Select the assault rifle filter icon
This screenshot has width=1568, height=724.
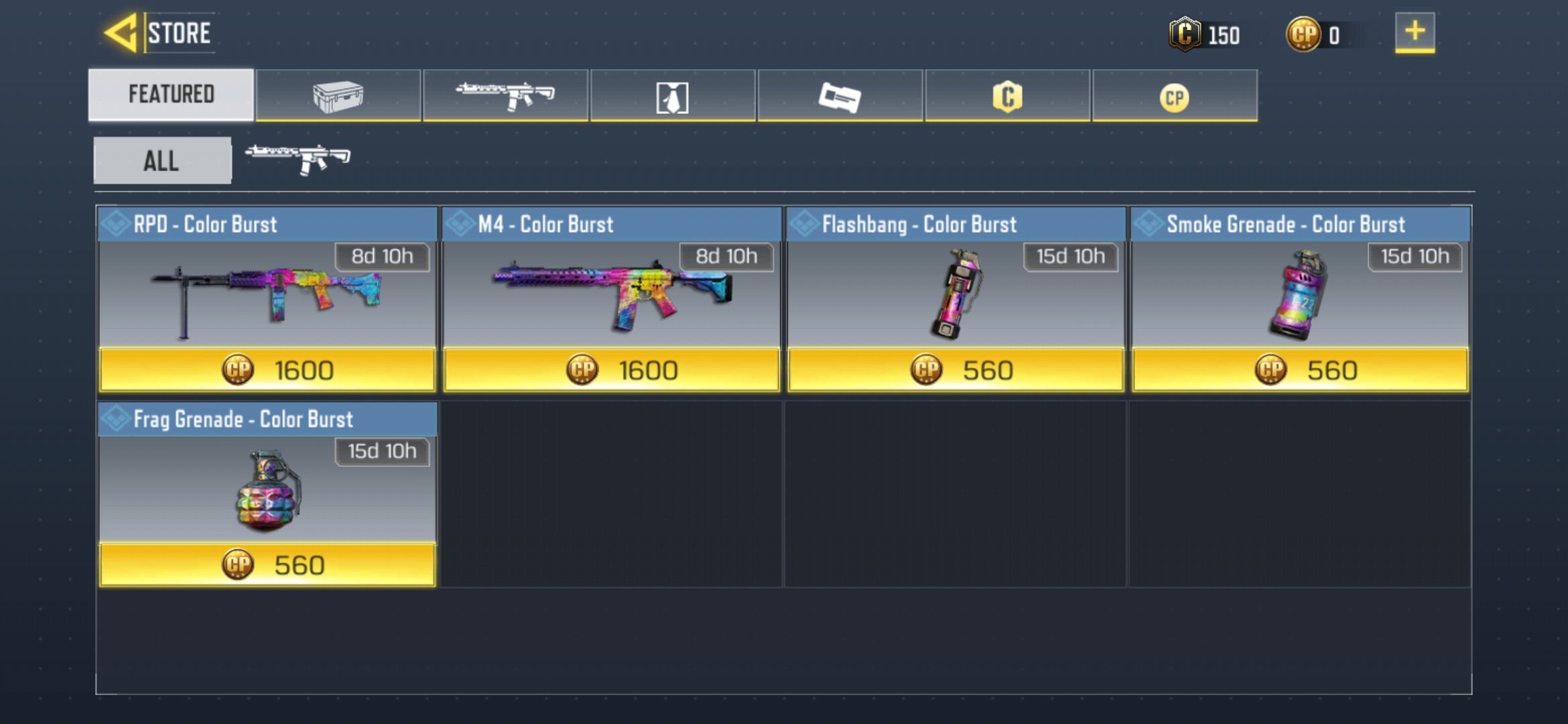tap(297, 159)
